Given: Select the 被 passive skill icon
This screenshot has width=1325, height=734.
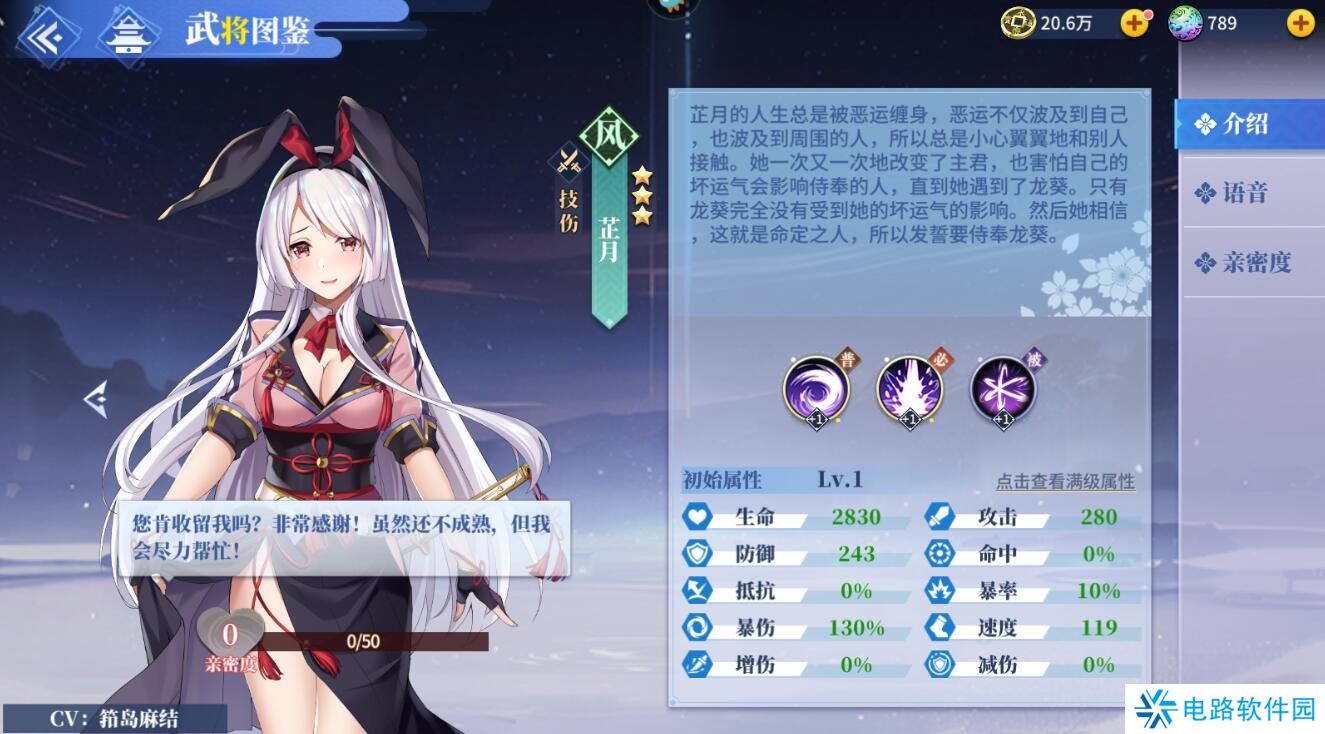Looking at the screenshot, I should (x=1003, y=390).
